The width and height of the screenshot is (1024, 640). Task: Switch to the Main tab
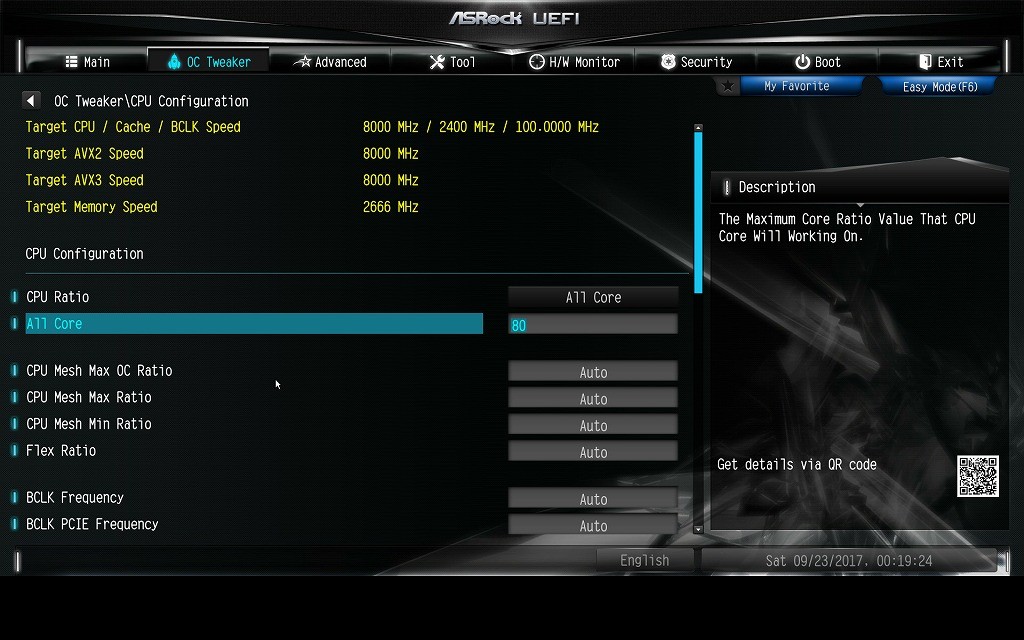click(88, 62)
